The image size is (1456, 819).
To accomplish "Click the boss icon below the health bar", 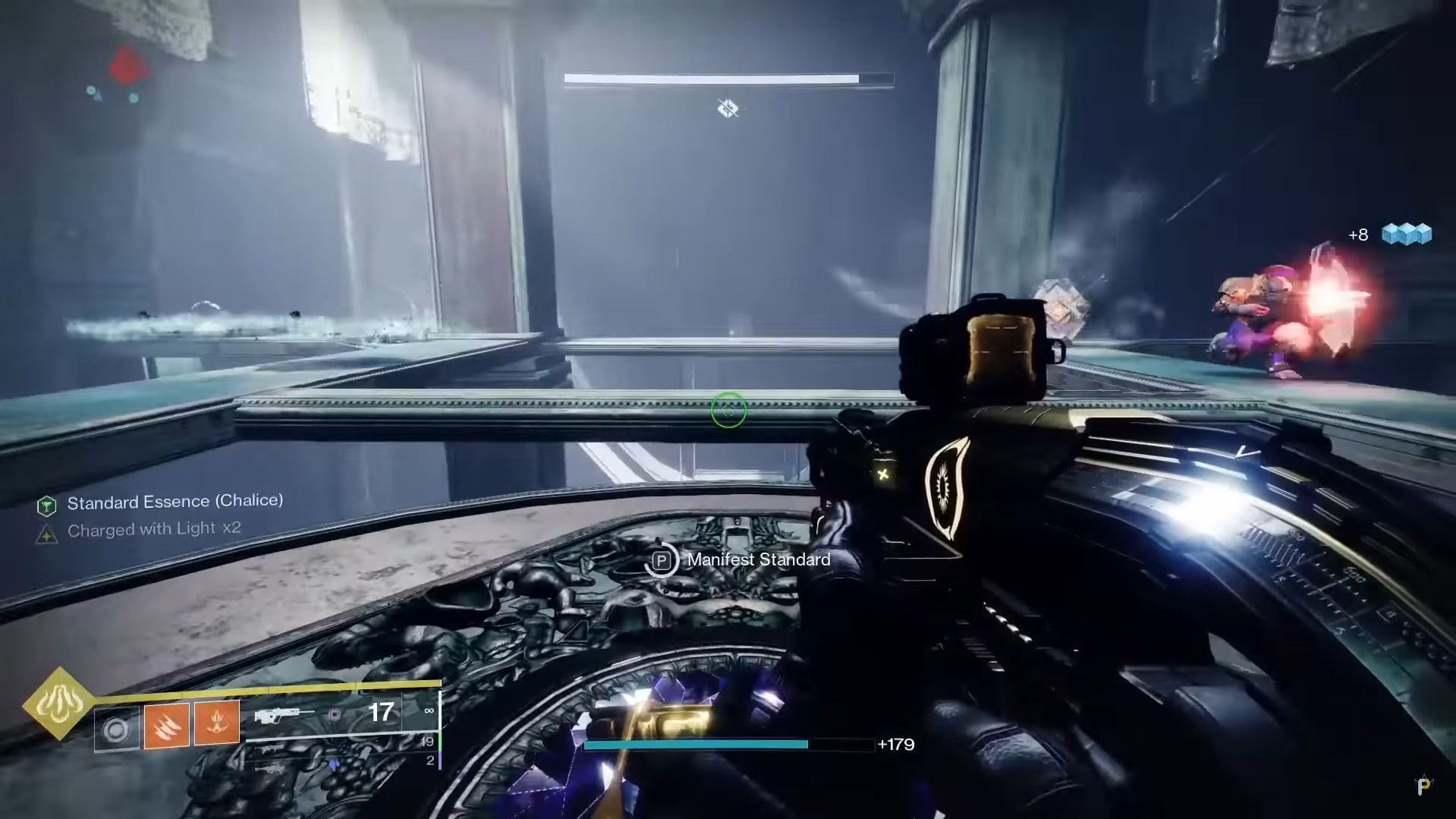I will (x=726, y=109).
